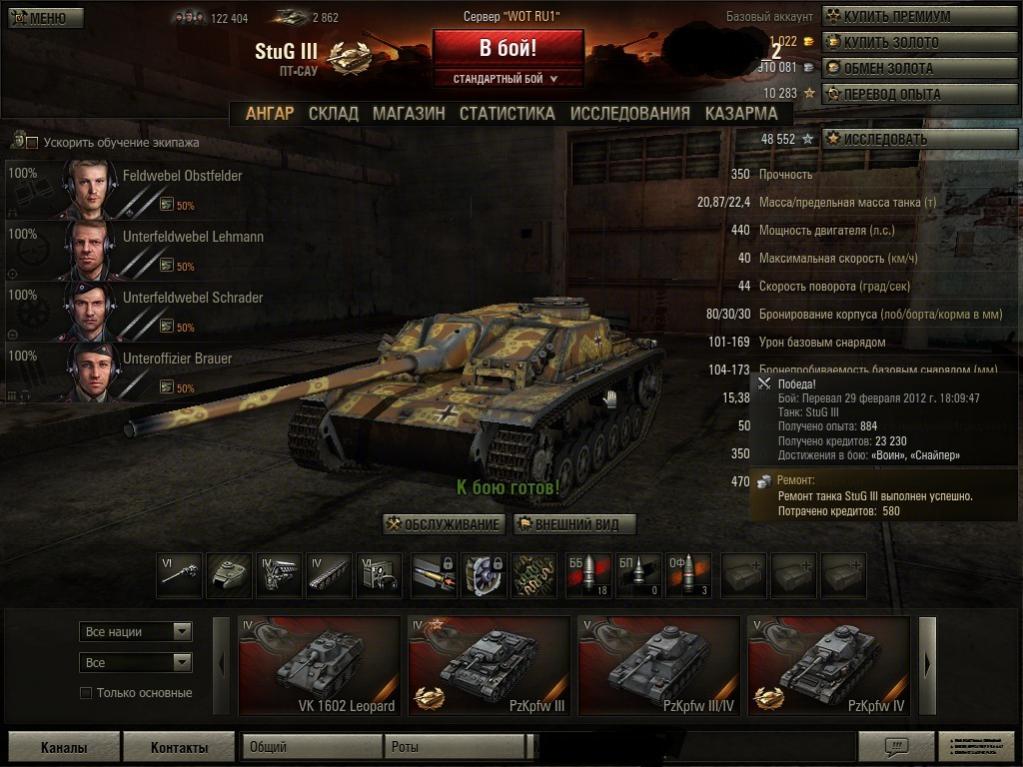1023x767 pixels.
Task: Switch to the Склад tab
Action: coord(333,113)
